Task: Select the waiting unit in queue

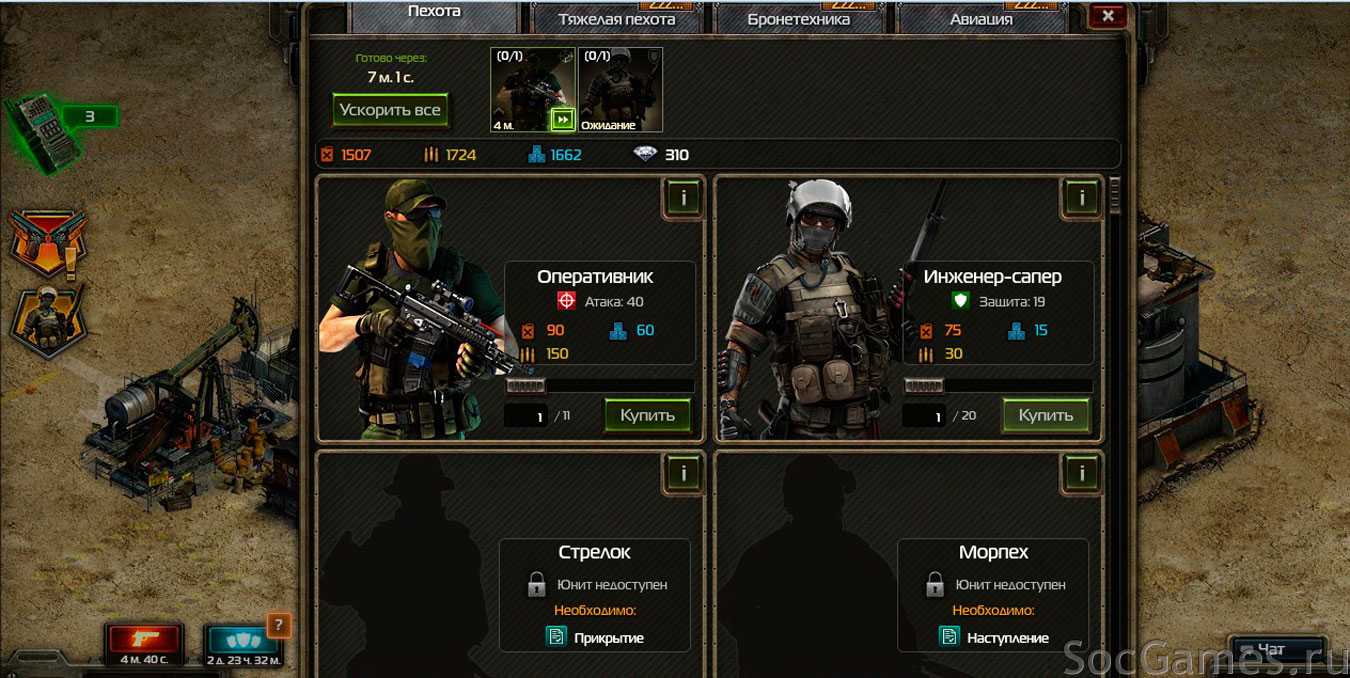Action: 620,90
